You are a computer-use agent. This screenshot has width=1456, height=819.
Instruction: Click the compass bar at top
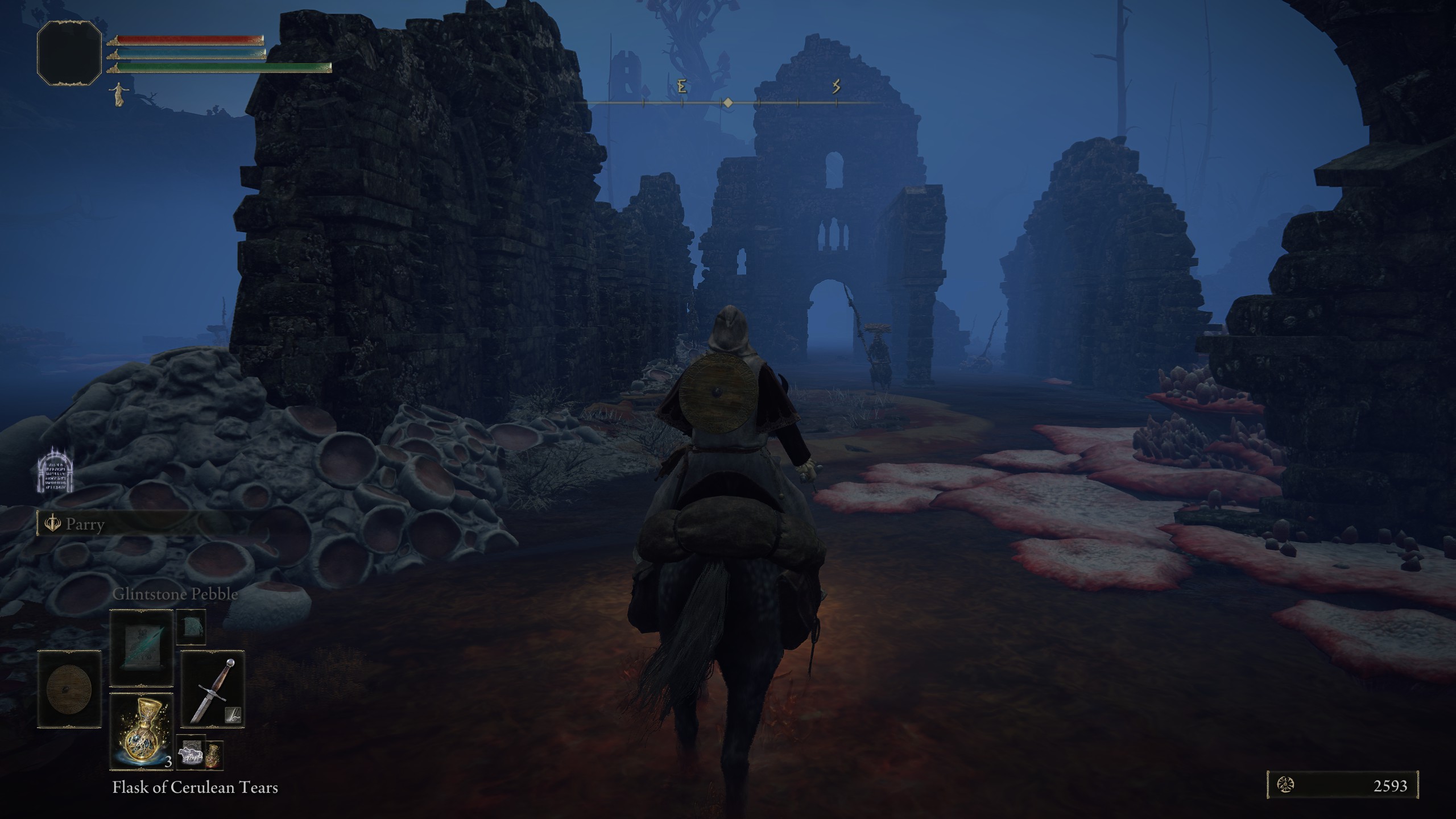point(728,102)
